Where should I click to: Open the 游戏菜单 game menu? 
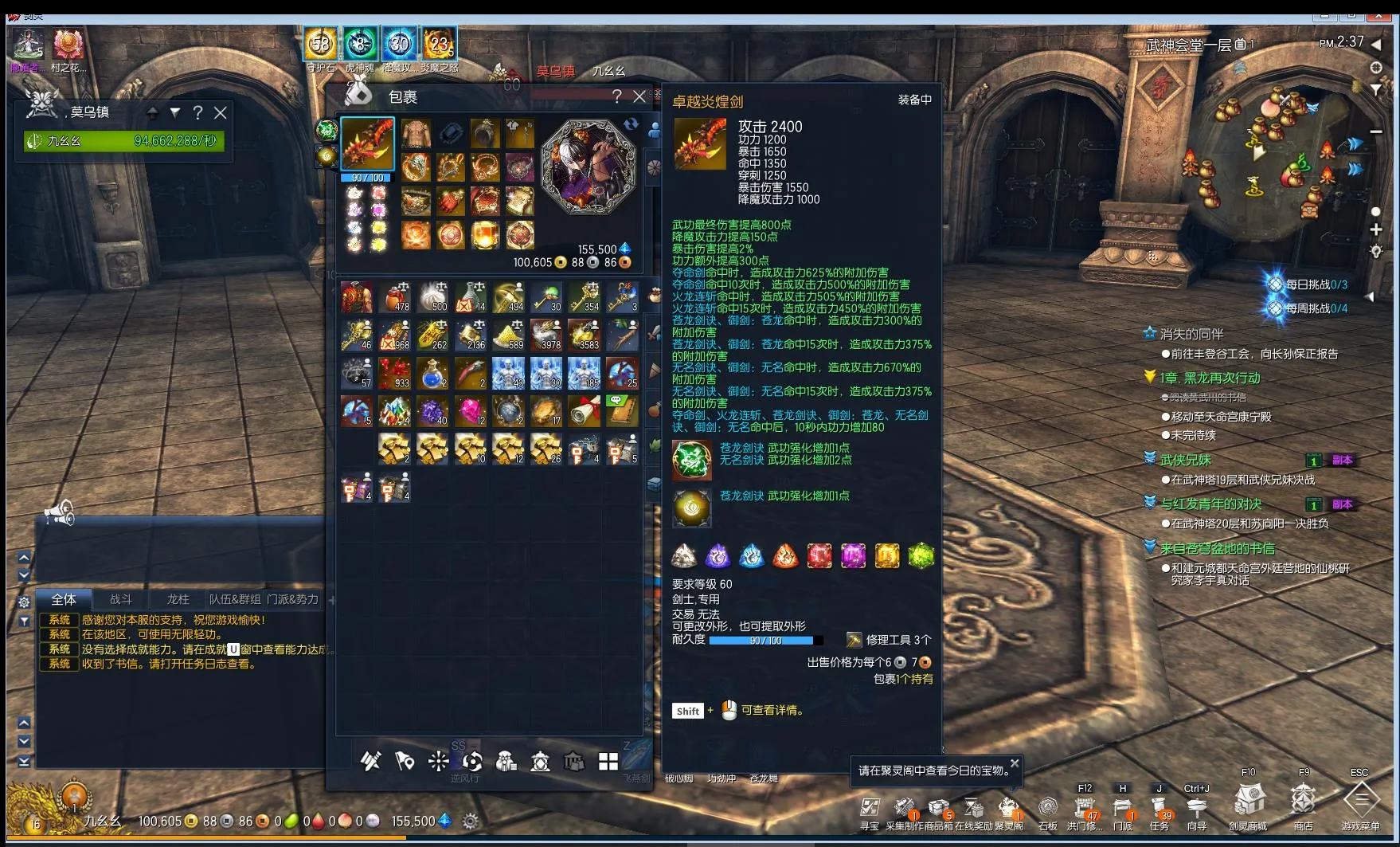point(1360,801)
